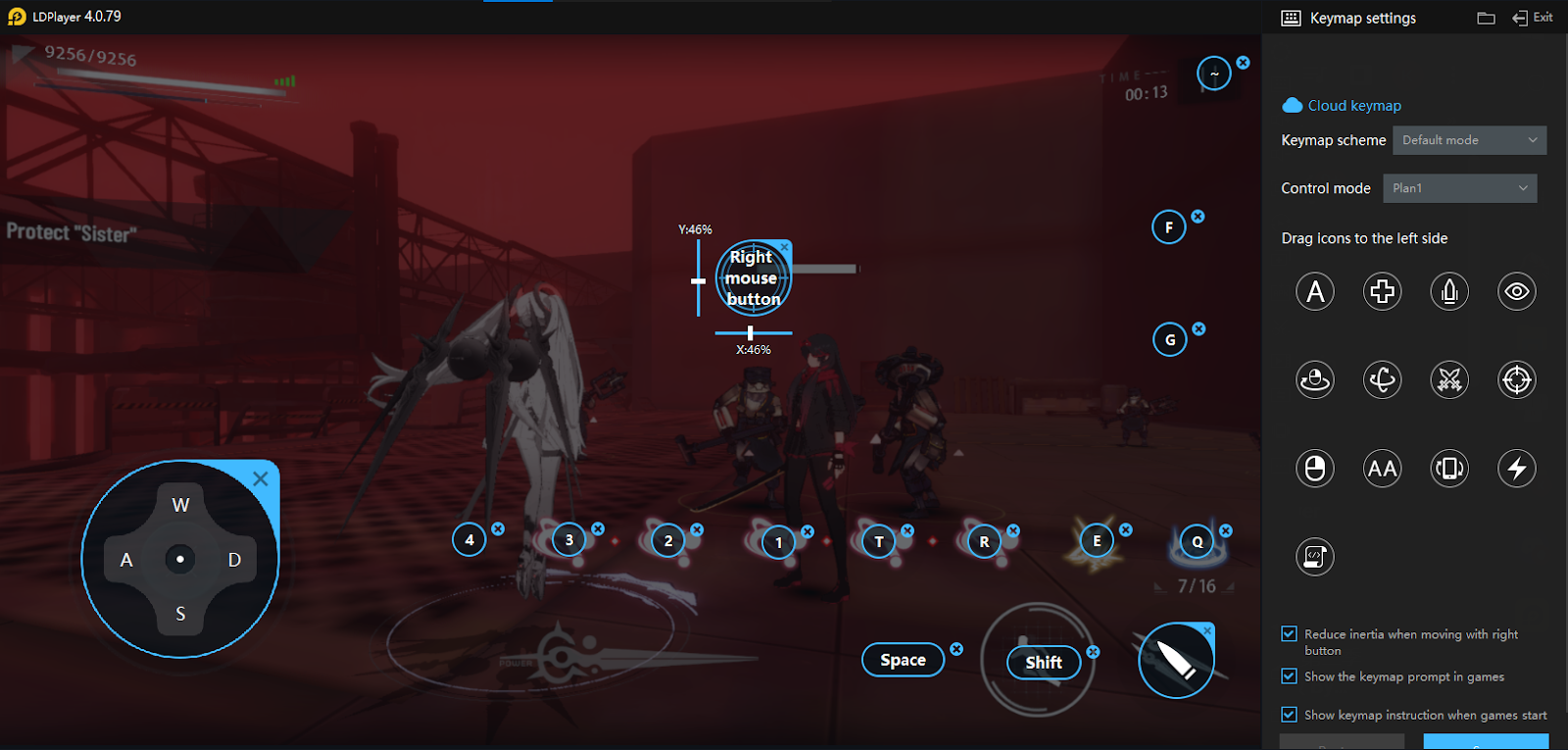This screenshot has height=750, width=1568.
Task: Remove the WASD D-pad mapping
Action: [x=261, y=478]
